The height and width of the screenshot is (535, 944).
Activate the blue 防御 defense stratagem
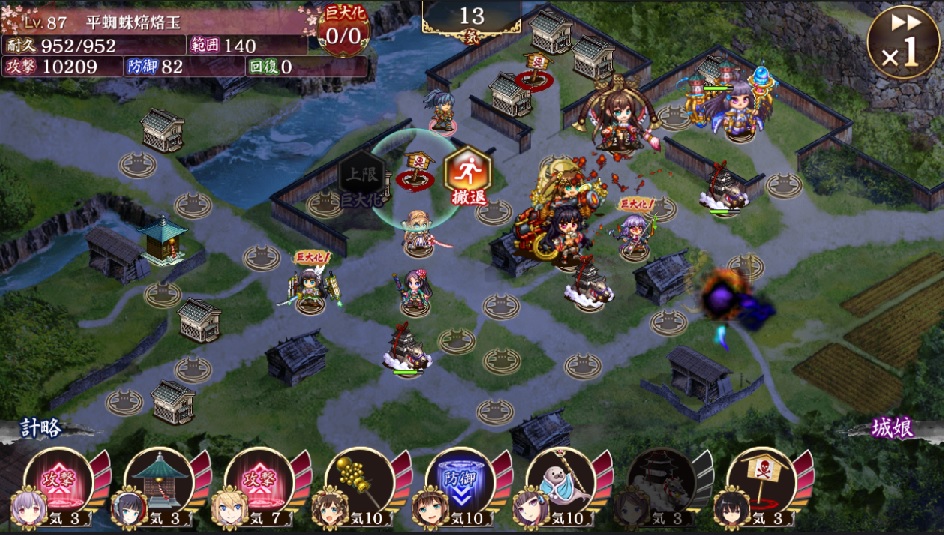[460, 479]
